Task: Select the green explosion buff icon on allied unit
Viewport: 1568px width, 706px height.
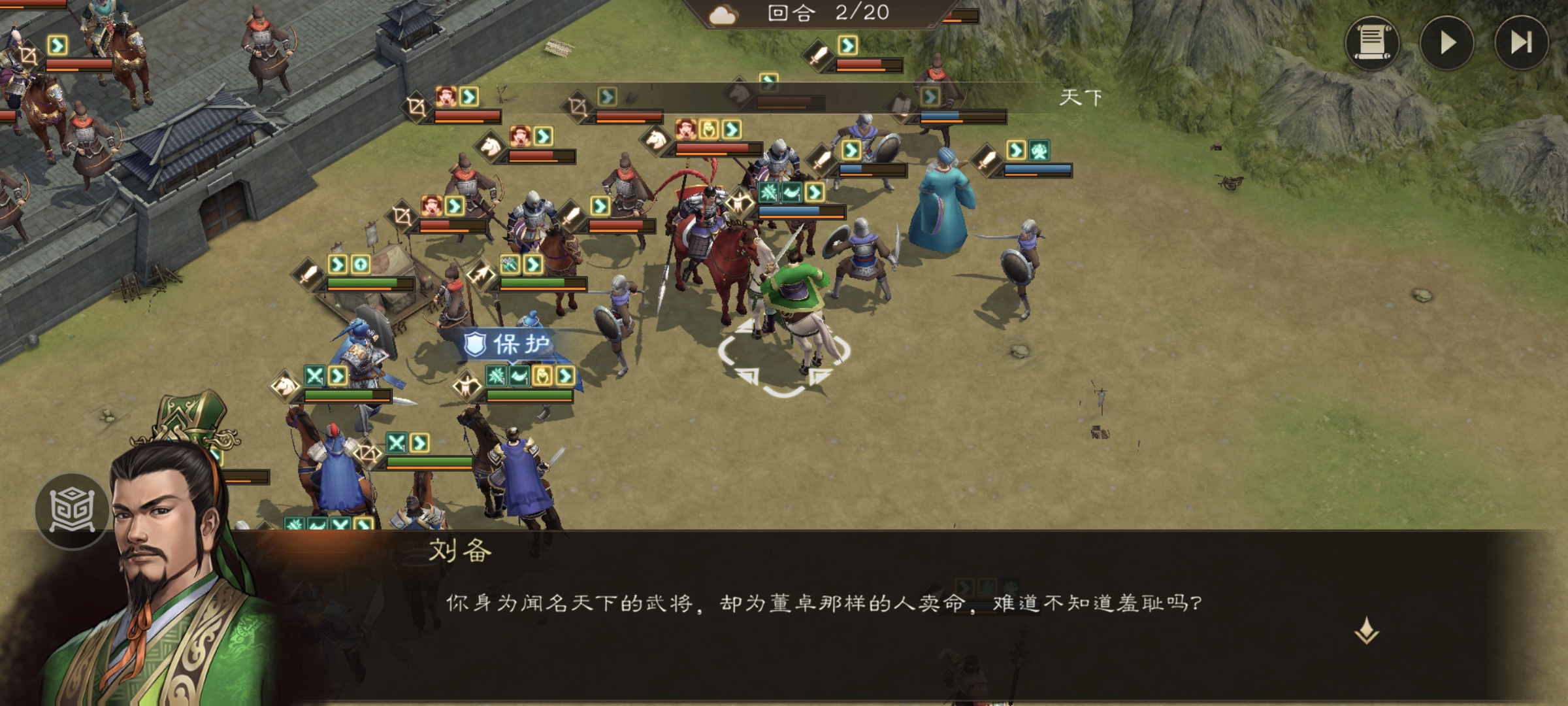Action: [x=495, y=377]
